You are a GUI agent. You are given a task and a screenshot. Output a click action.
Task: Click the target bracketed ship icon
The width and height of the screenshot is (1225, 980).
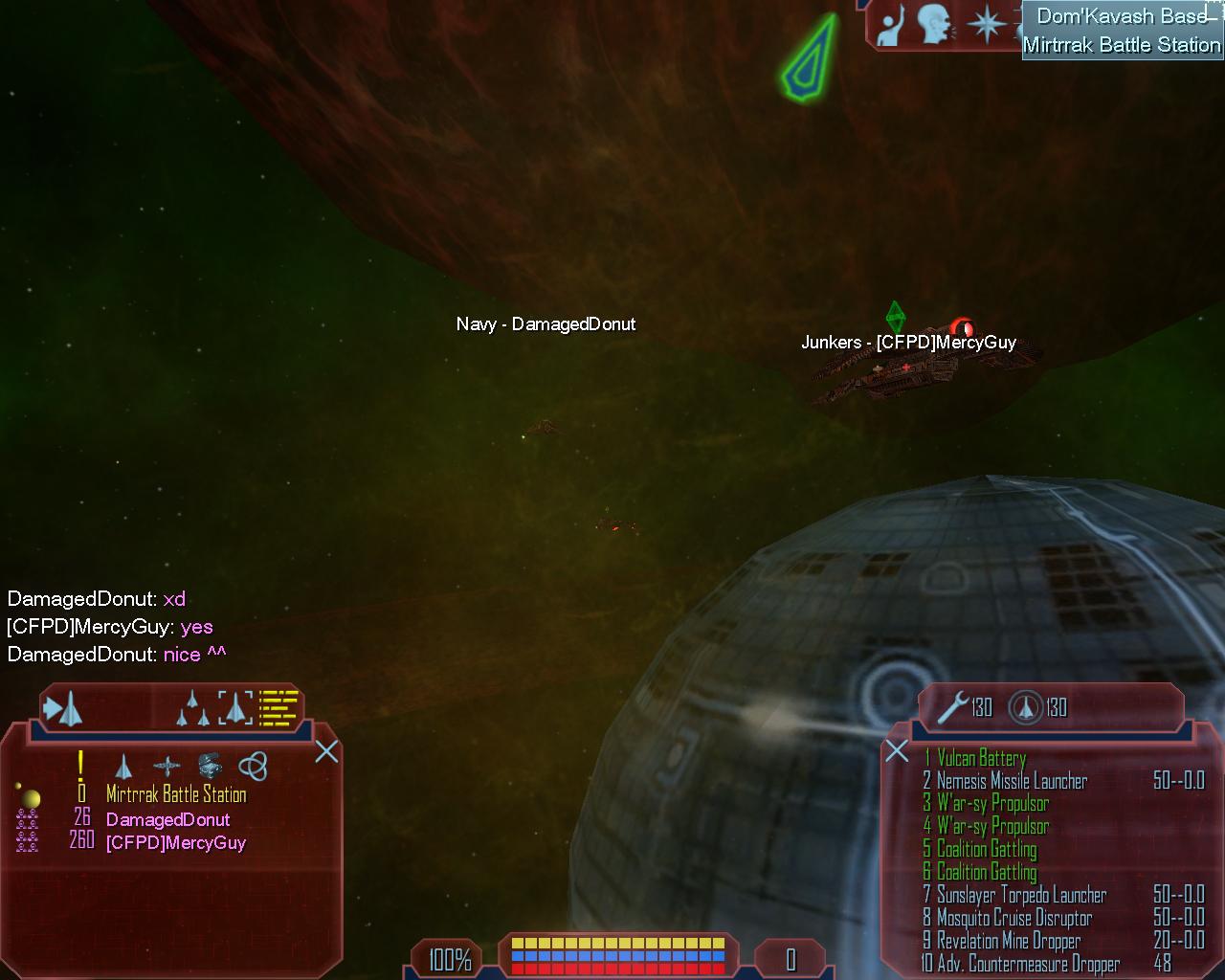pyautogui.click(x=235, y=708)
